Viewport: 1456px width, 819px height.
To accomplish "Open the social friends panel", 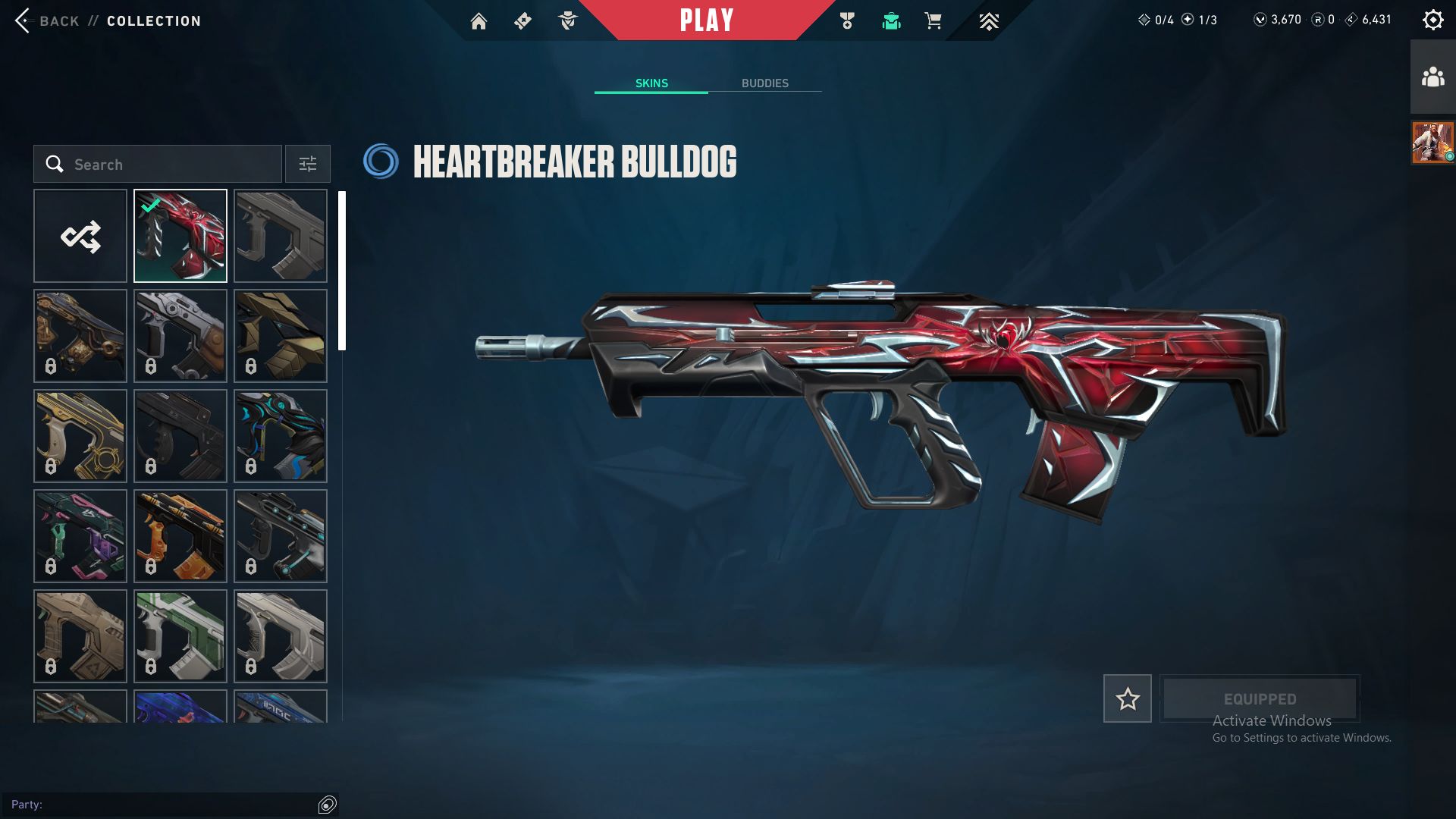I will (x=1432, y=77).
